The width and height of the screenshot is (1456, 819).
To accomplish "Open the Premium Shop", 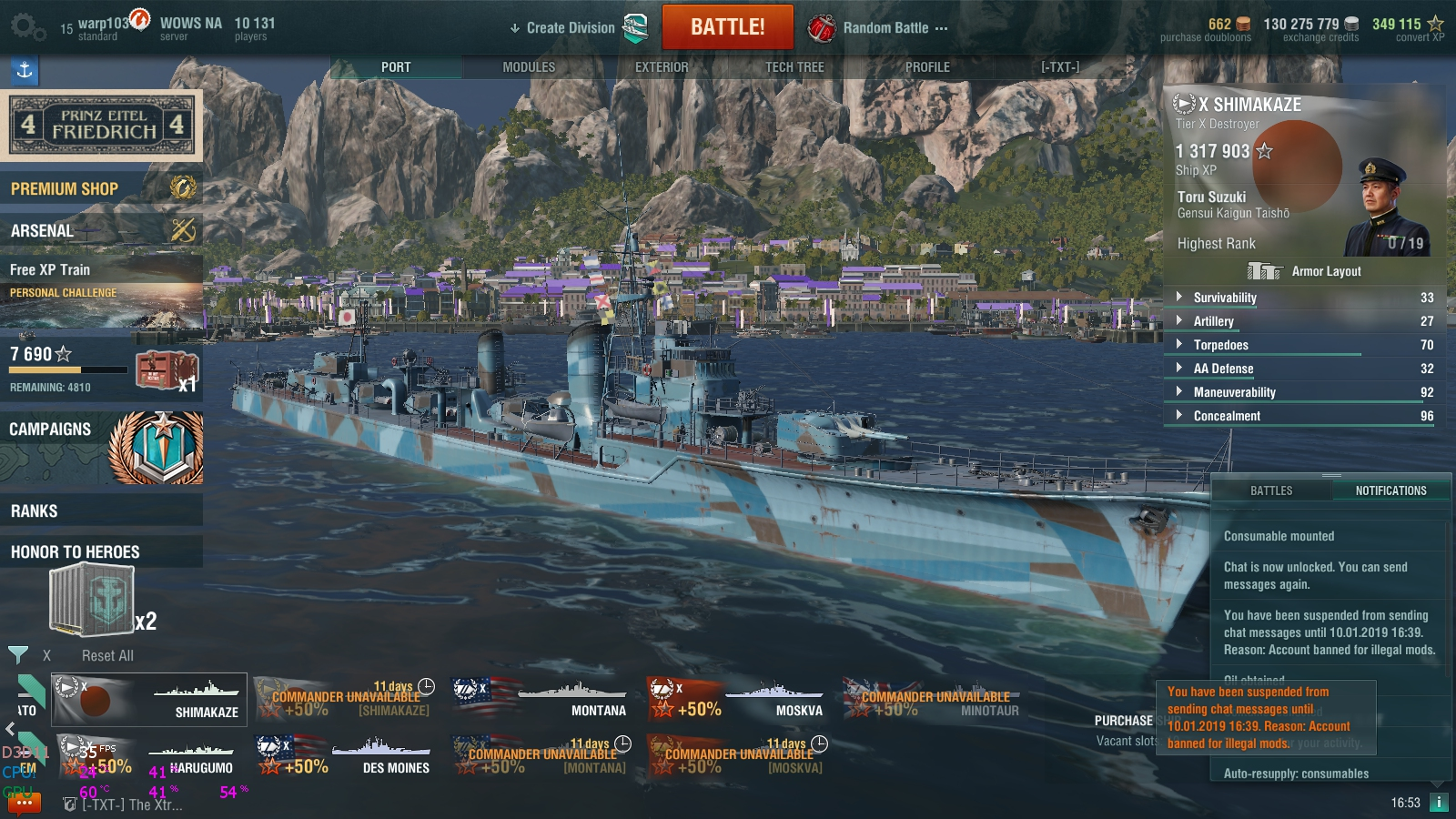I will (100, 188).
